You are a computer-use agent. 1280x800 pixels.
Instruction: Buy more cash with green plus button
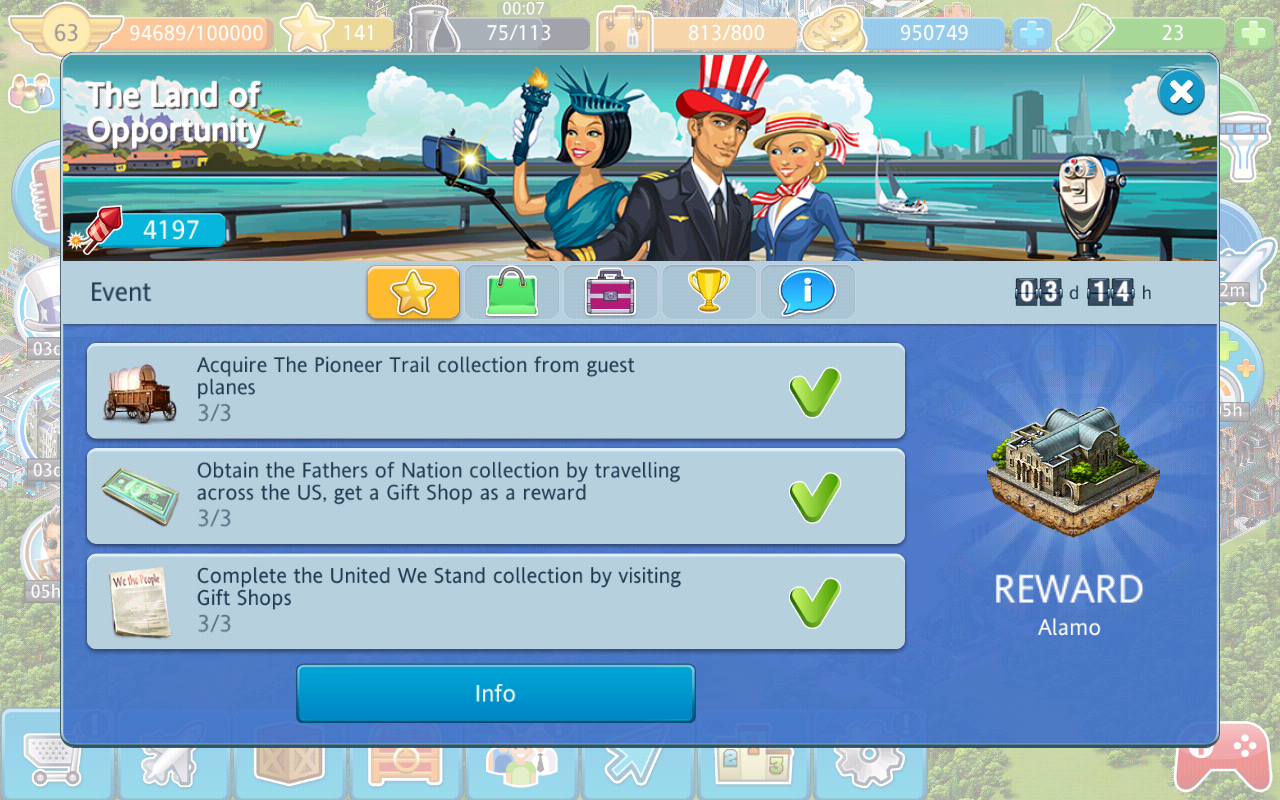click(x=1253, y=34)
